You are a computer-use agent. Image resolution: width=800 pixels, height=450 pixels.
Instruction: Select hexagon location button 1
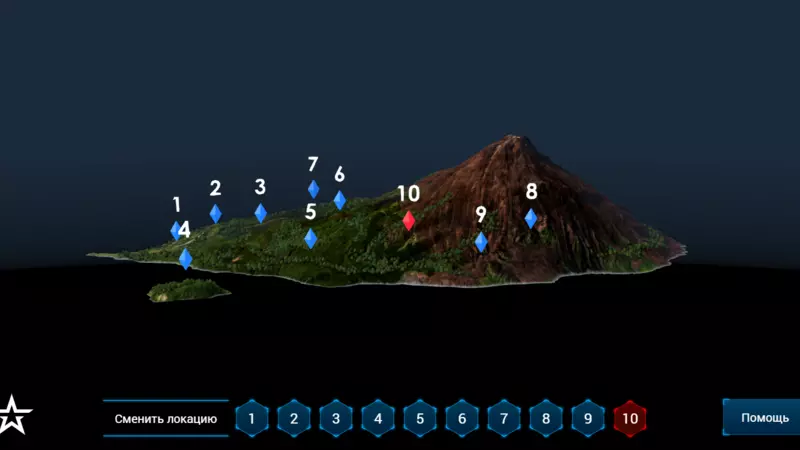(x=252, y=418)
